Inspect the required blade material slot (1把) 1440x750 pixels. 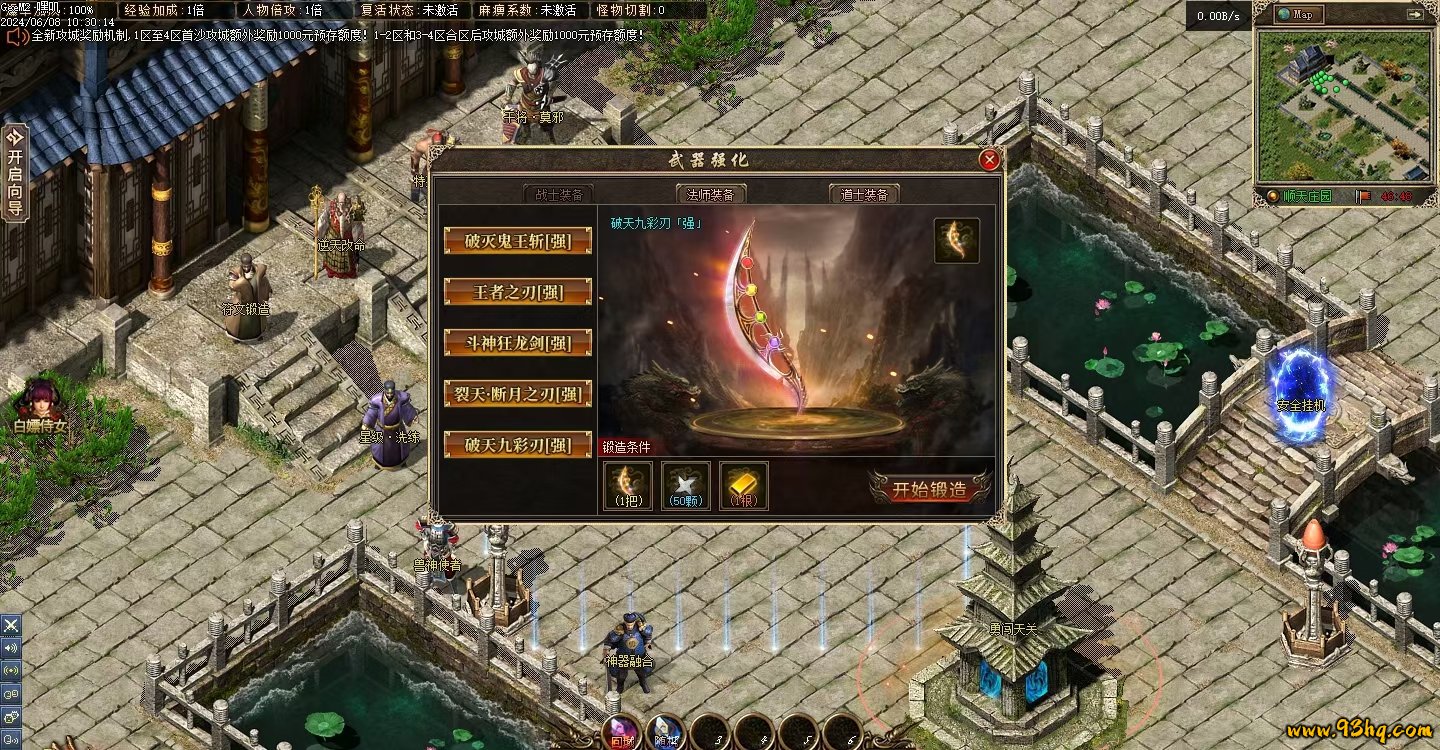point(628,485)
